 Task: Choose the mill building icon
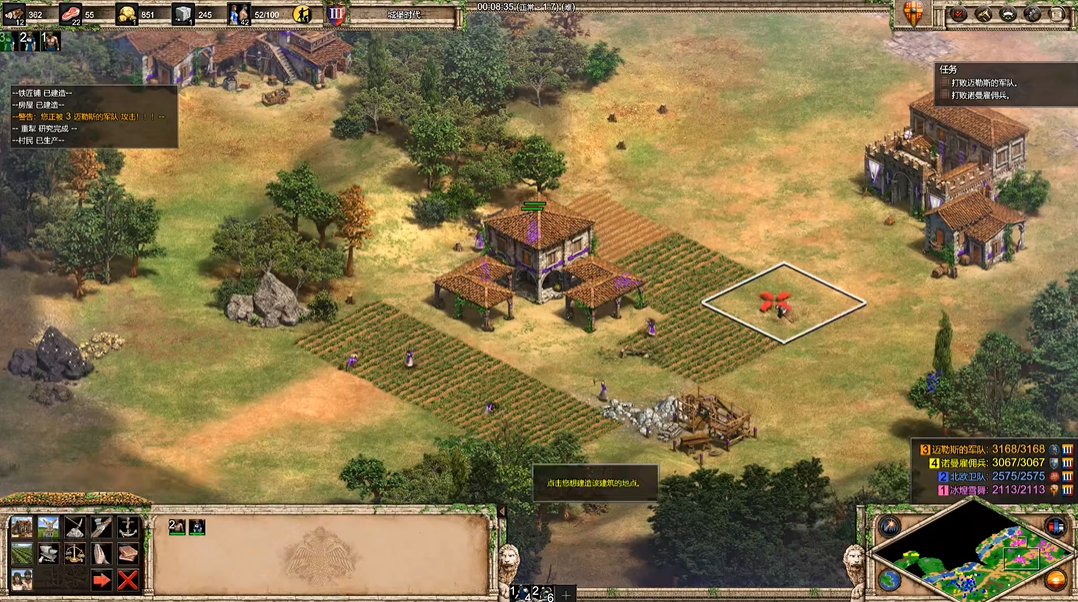[x=48, y=527]
